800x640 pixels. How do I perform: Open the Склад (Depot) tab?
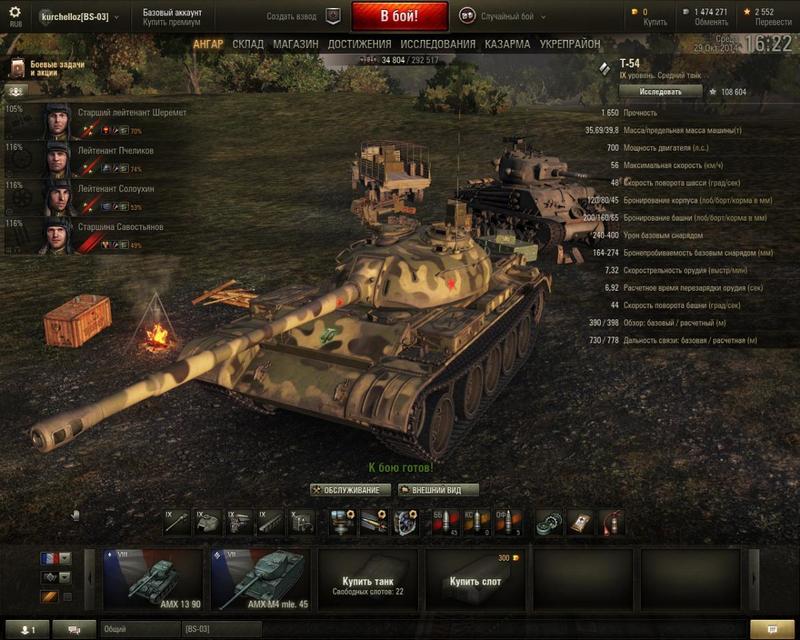[x=248, y=45]
